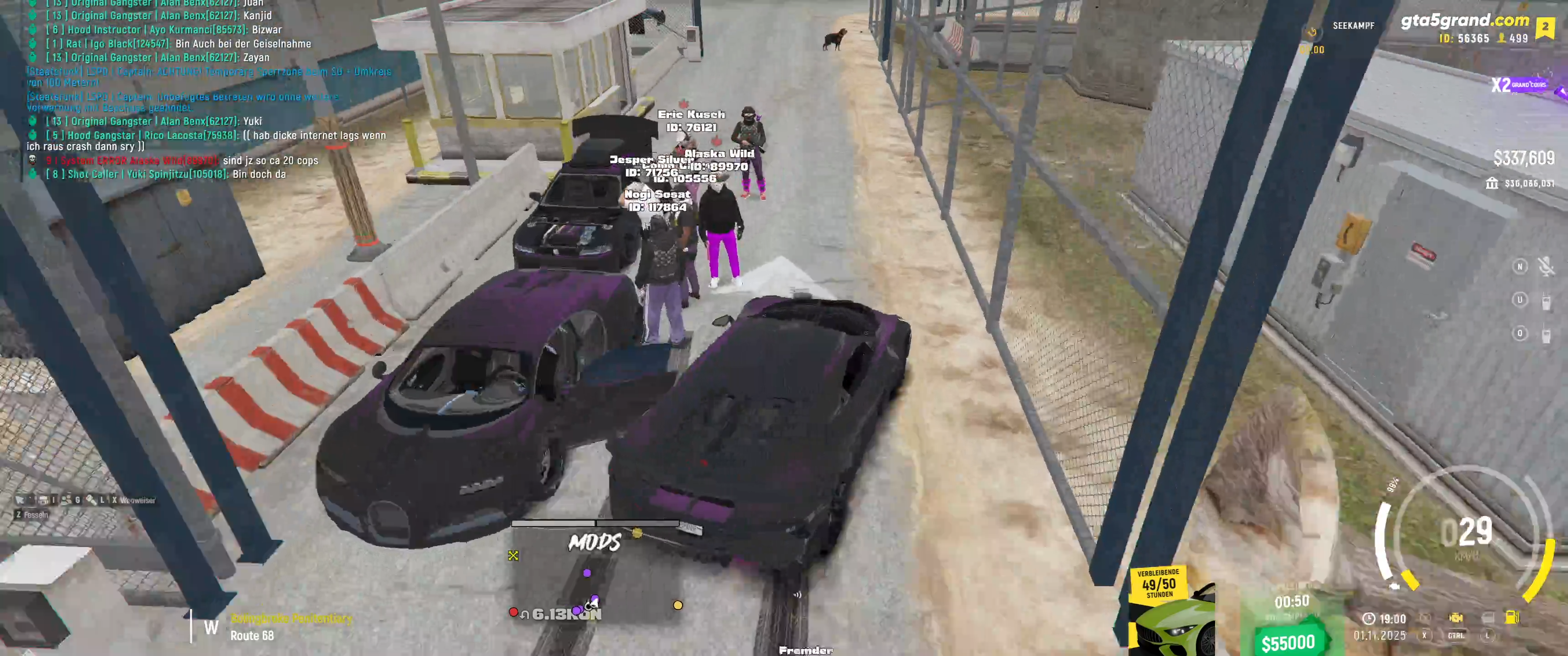
Task: Select the red blip on the minimap
Action: 513,612
